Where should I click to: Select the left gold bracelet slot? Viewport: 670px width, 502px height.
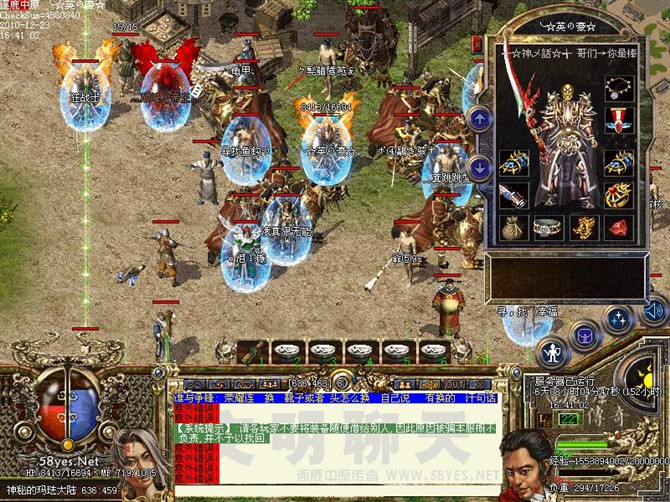coord(513,161)
